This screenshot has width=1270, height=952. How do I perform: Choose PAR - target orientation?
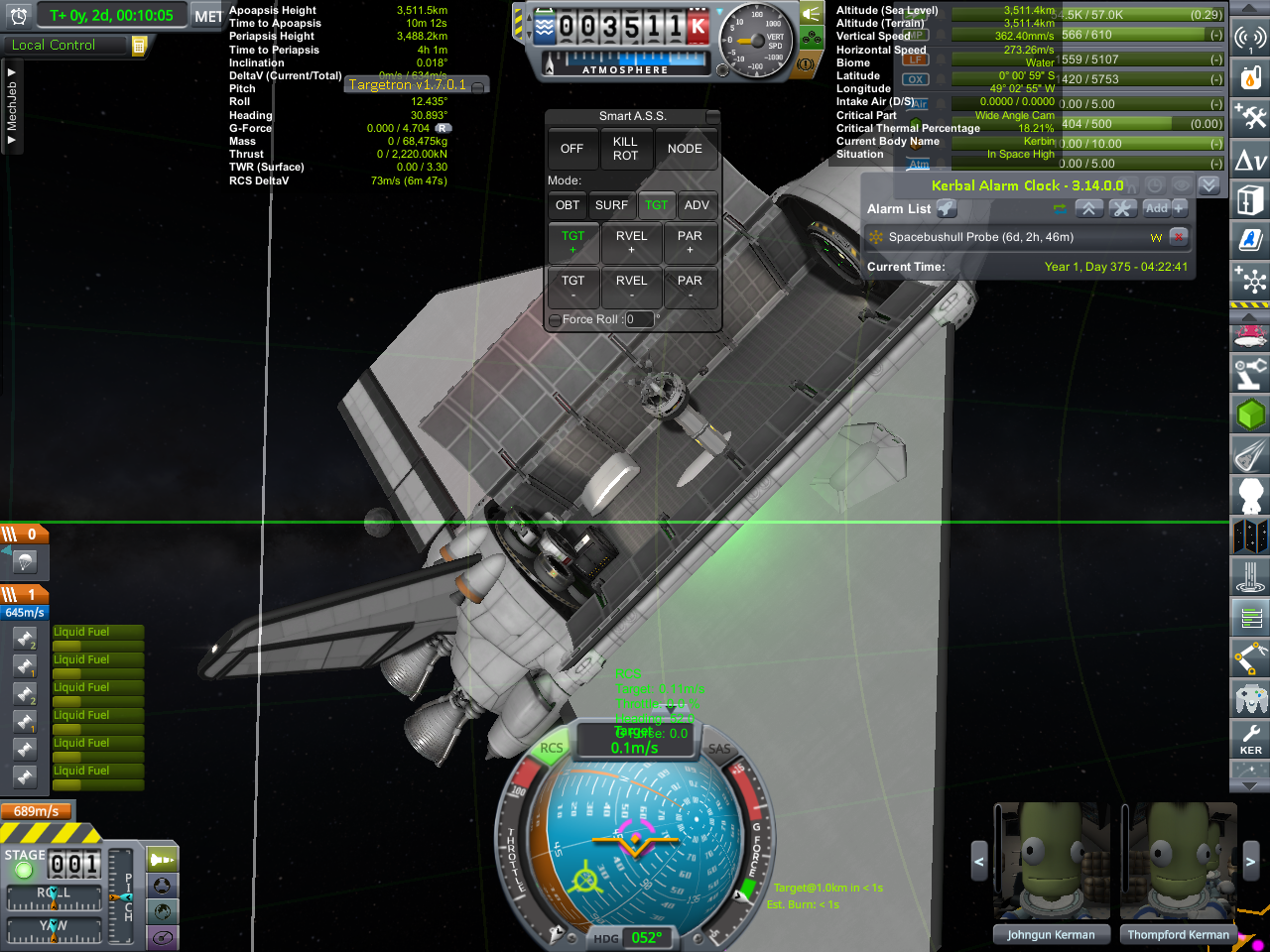[x=690, y=287]
